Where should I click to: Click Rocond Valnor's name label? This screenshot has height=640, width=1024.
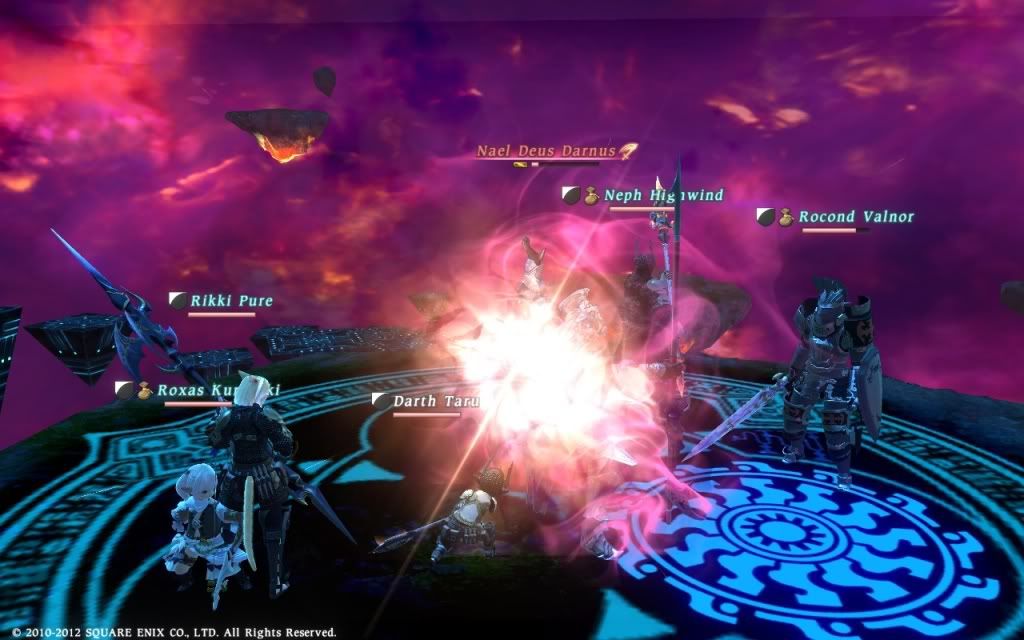[855, 216]
